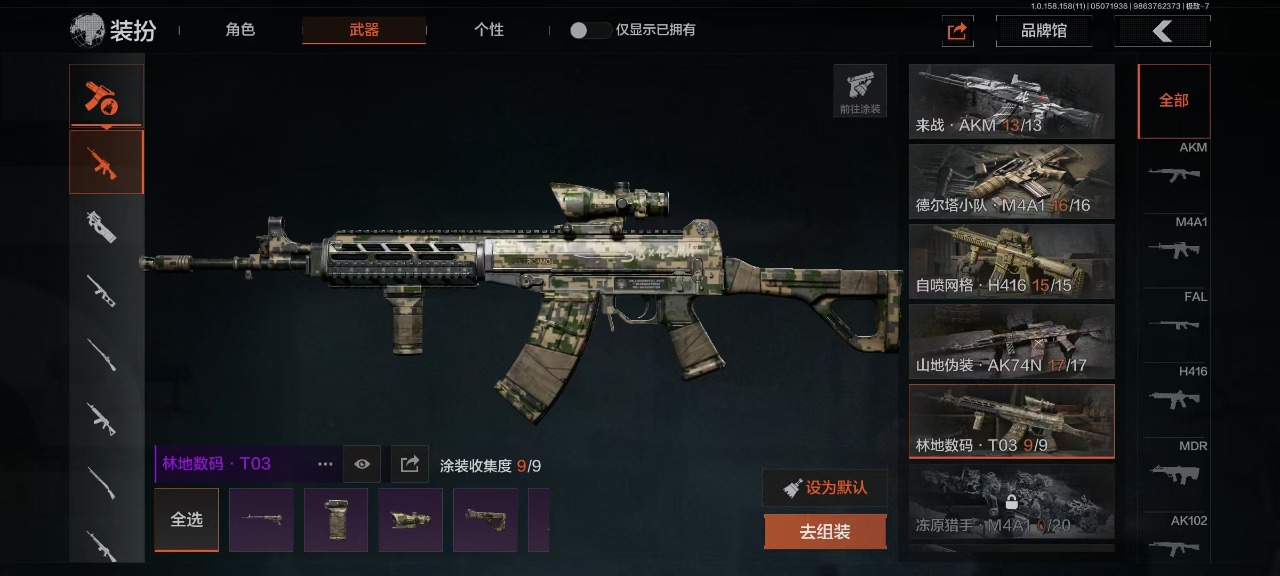
Task: Click 前往涂装 pistol icon
Action: (860, 90)
